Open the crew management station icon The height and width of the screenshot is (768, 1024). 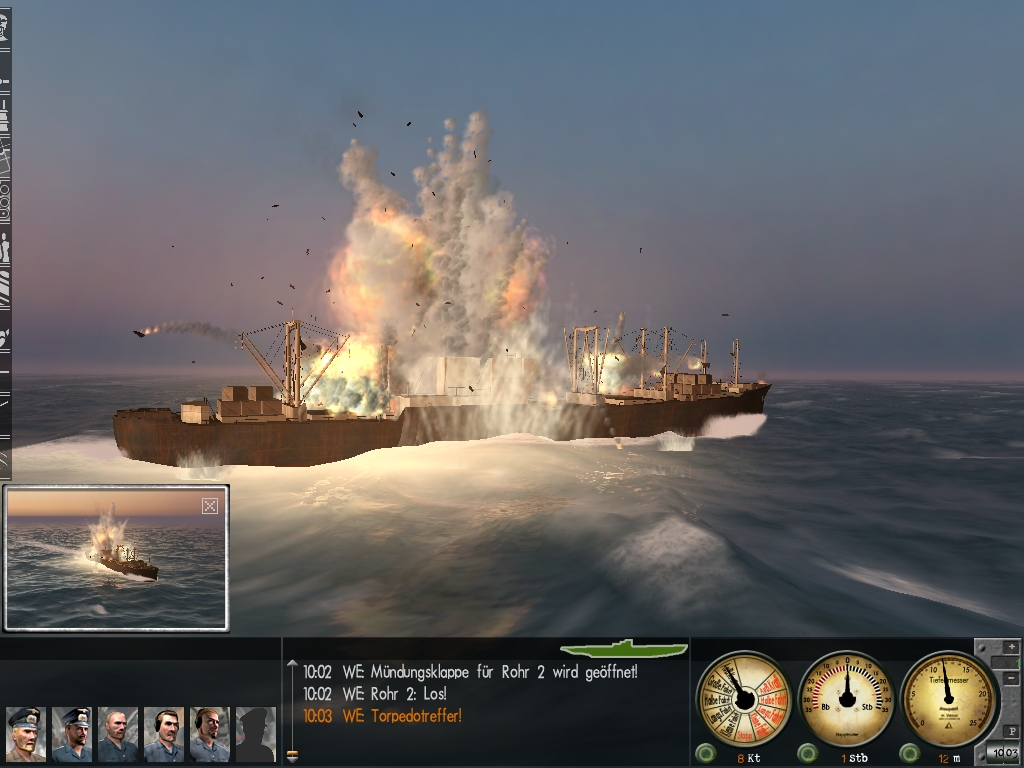(x=4, y=248)
